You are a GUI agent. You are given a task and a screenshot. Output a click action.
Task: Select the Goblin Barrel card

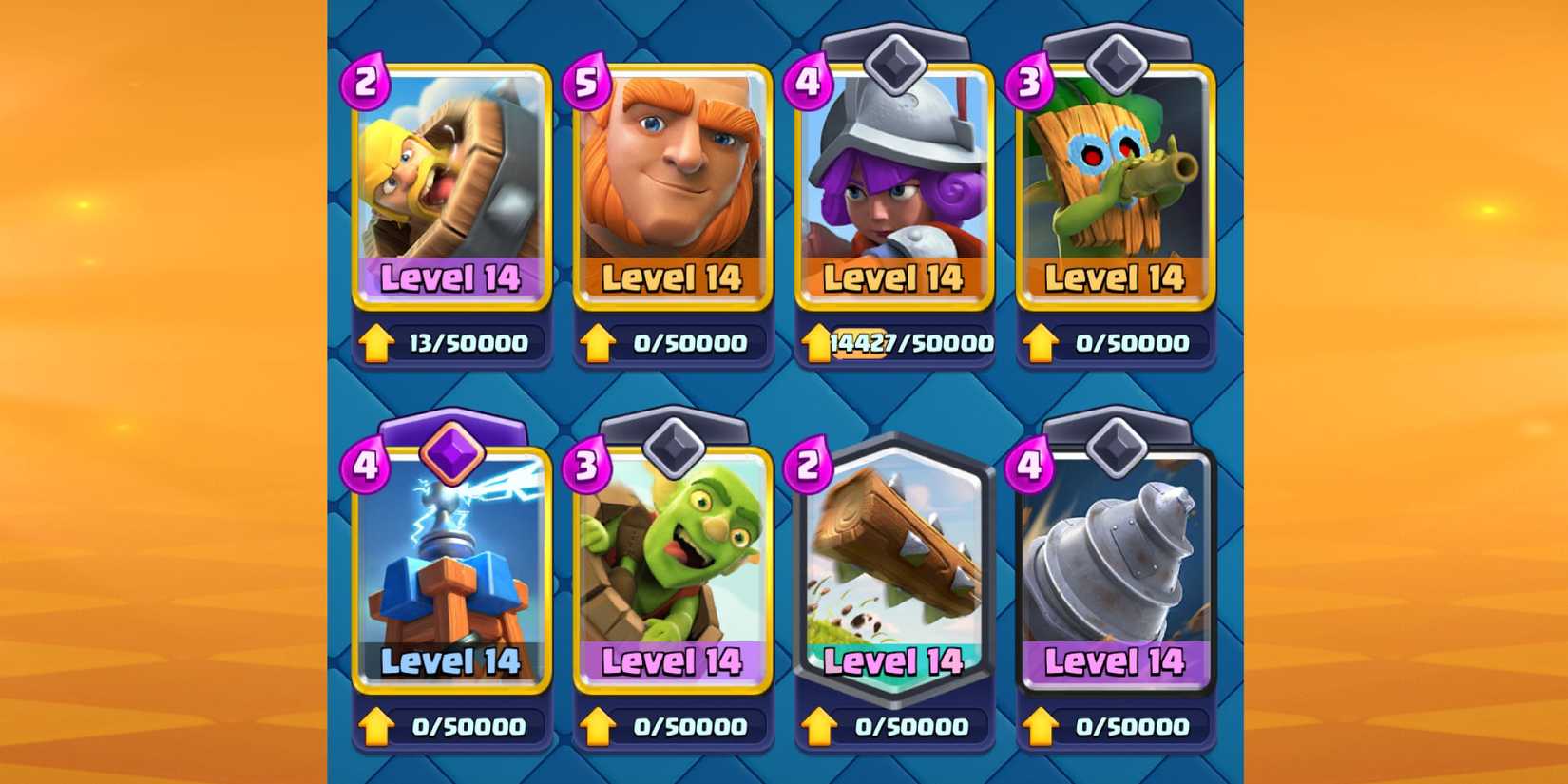[673, 570]
